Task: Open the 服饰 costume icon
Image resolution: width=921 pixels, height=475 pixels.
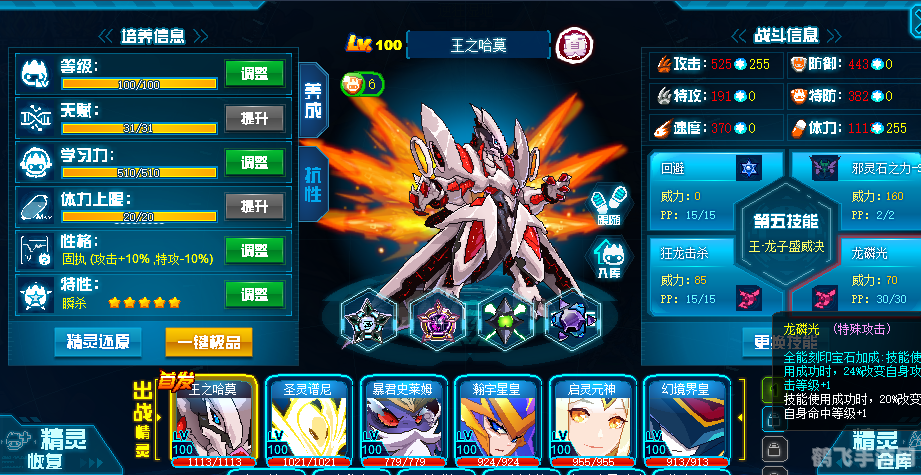Action: point(607,203)
